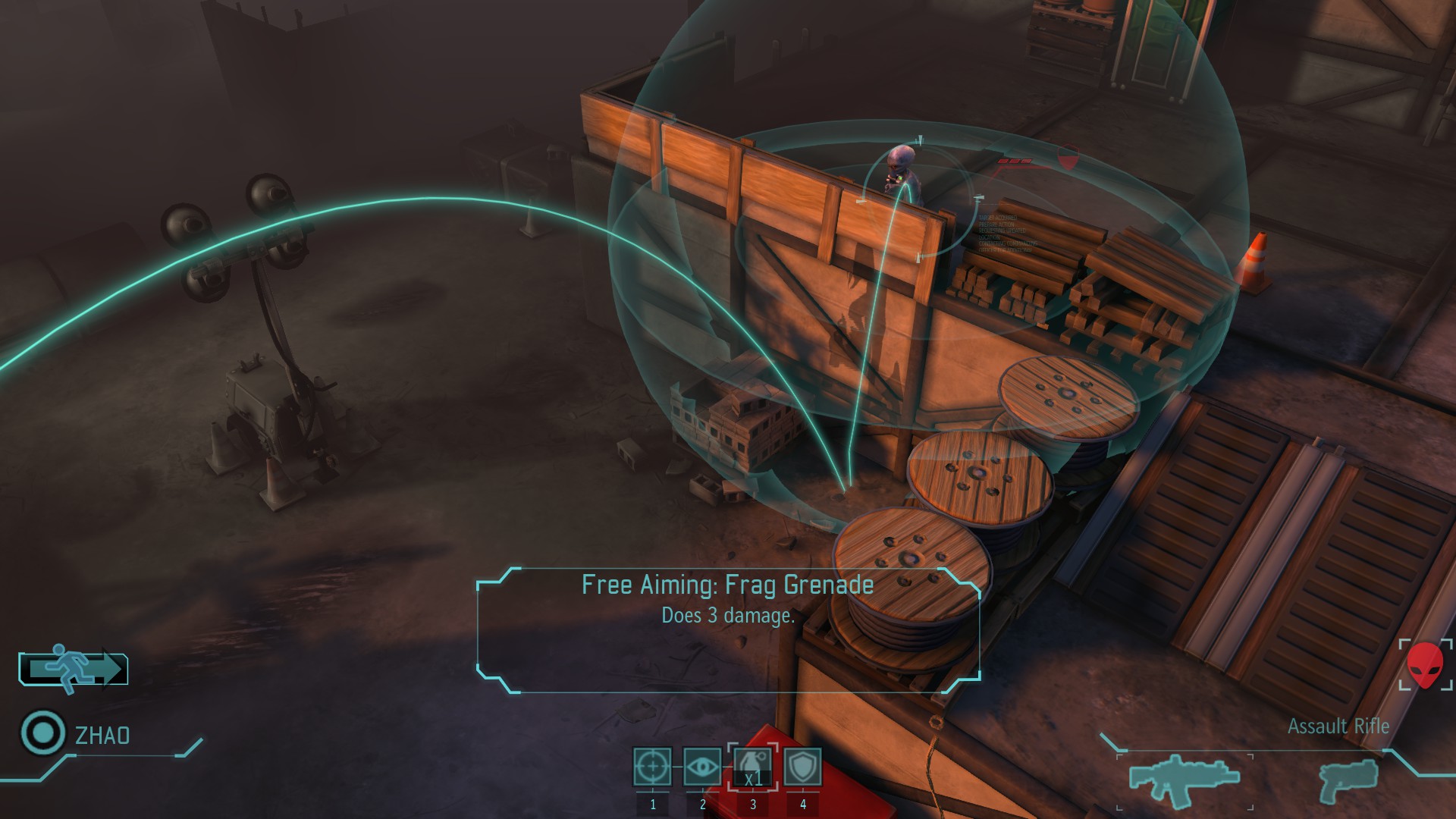
Task: Click the red alien head target icon
Action: (1425, 665)
